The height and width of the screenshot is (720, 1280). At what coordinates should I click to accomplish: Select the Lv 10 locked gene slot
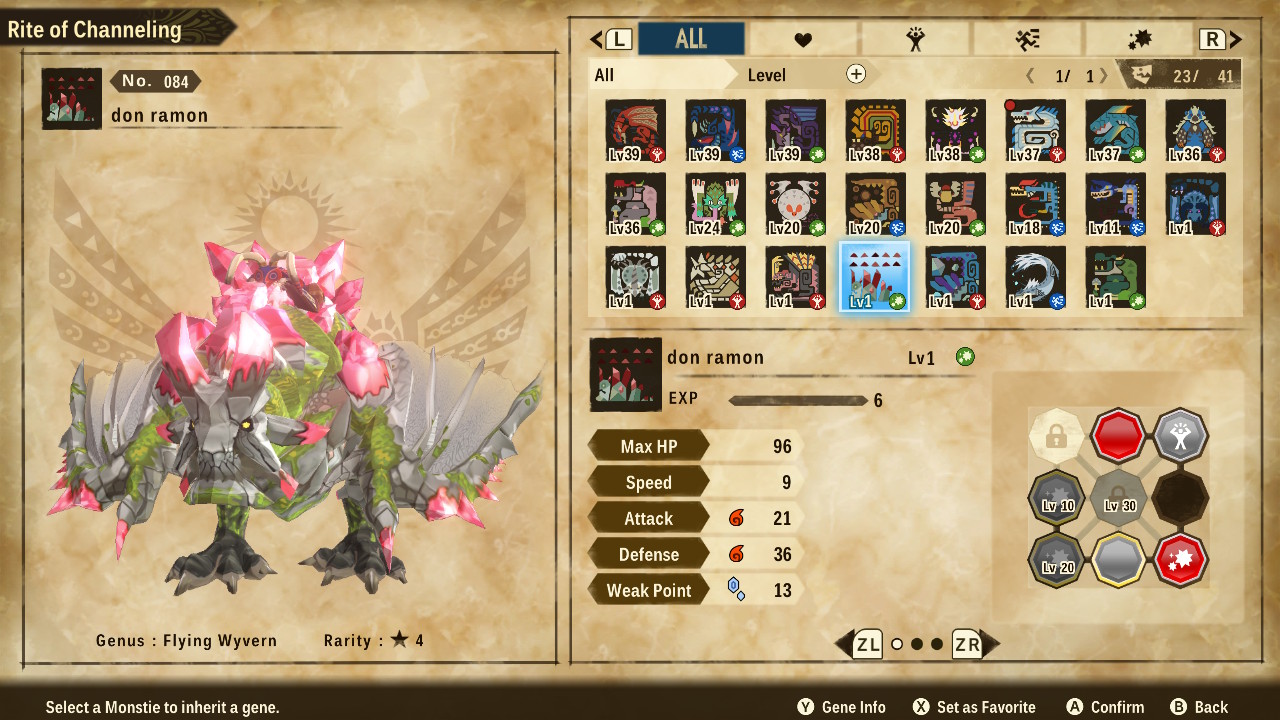click(1057, 497)
